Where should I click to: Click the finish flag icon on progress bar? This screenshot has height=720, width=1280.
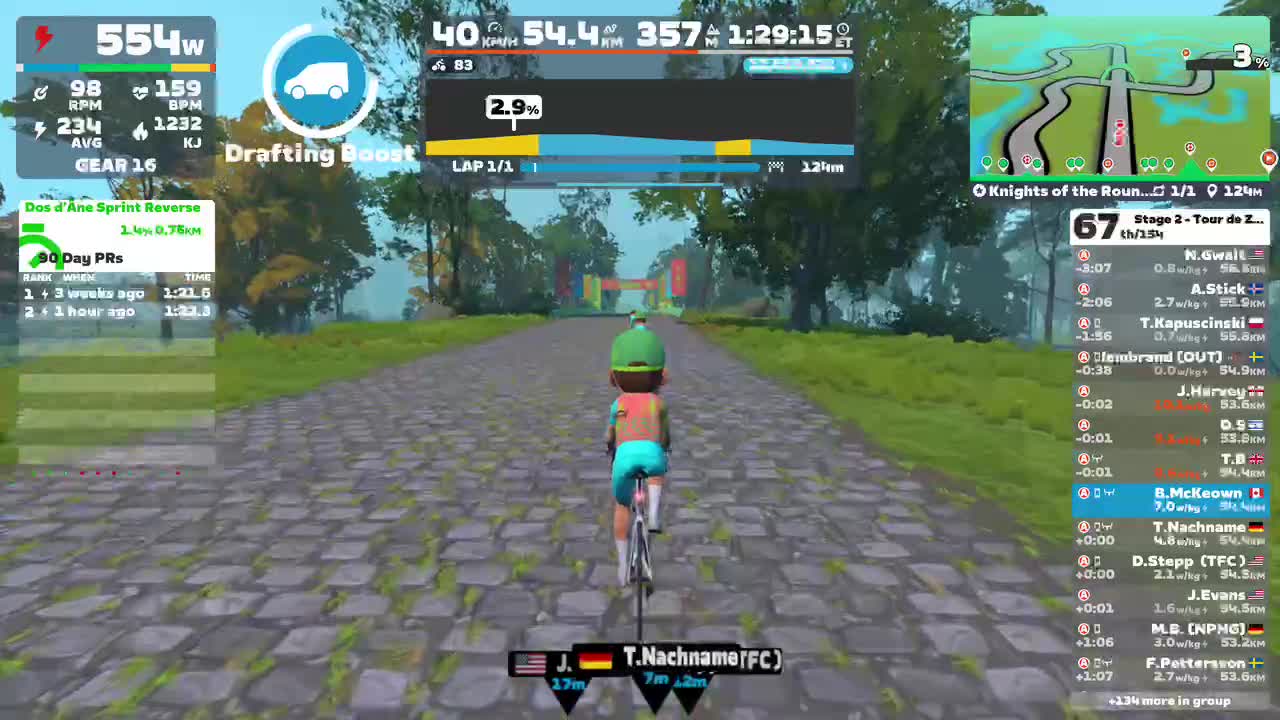(x=777, y=166)
